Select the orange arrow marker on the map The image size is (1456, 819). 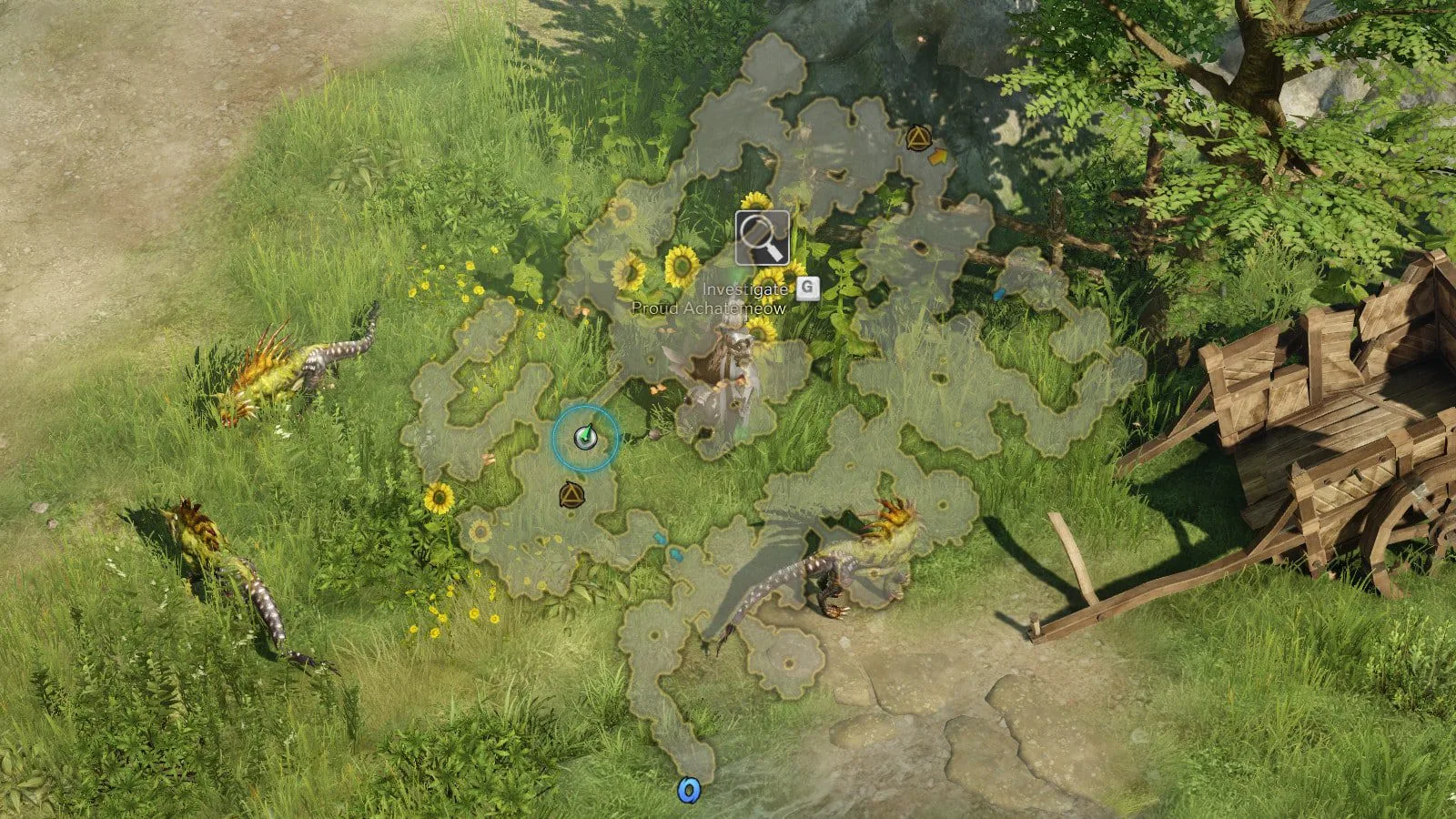pyautogui.click(x=938, y=157)
